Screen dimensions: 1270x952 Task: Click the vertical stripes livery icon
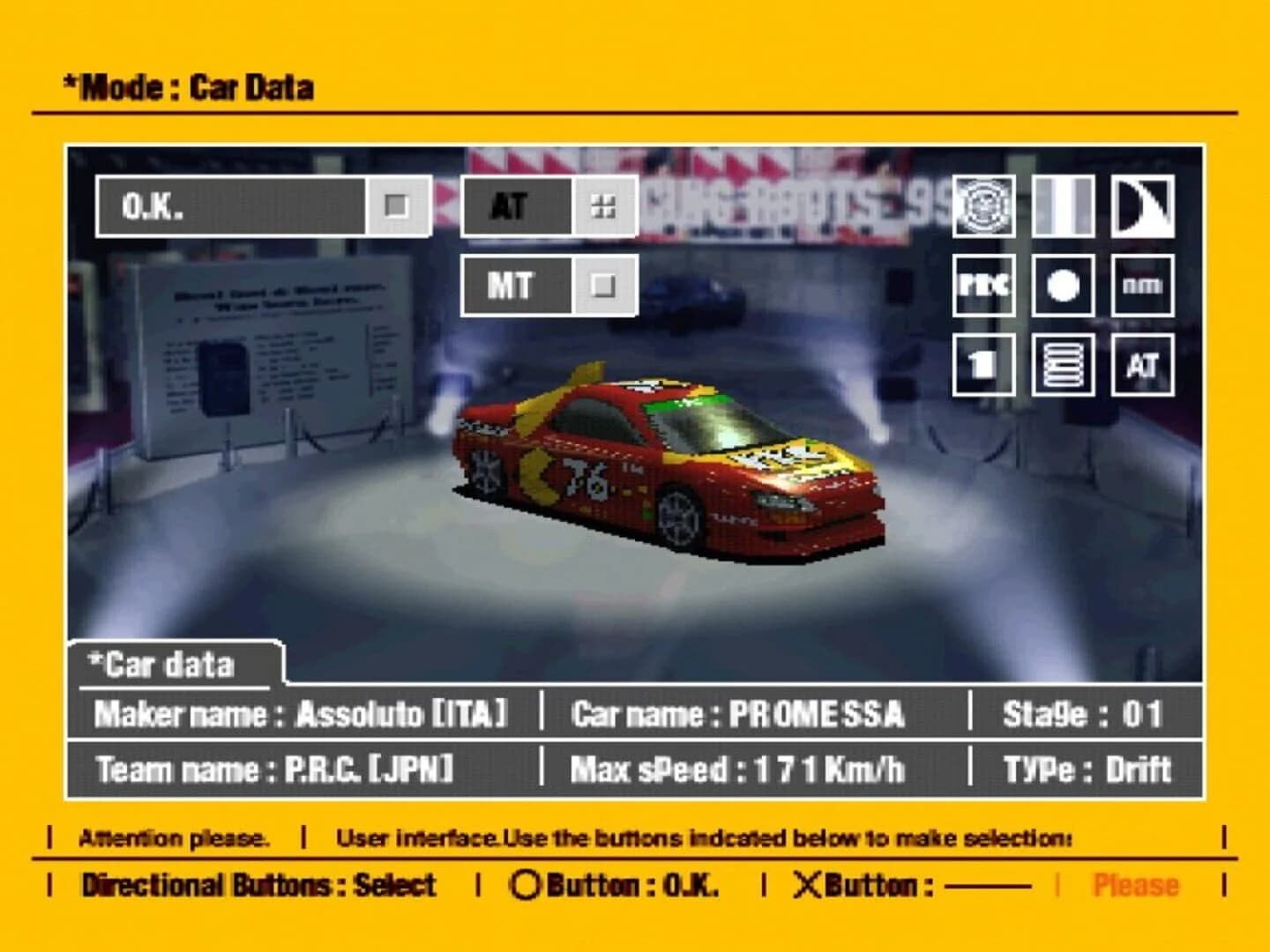1063,207
